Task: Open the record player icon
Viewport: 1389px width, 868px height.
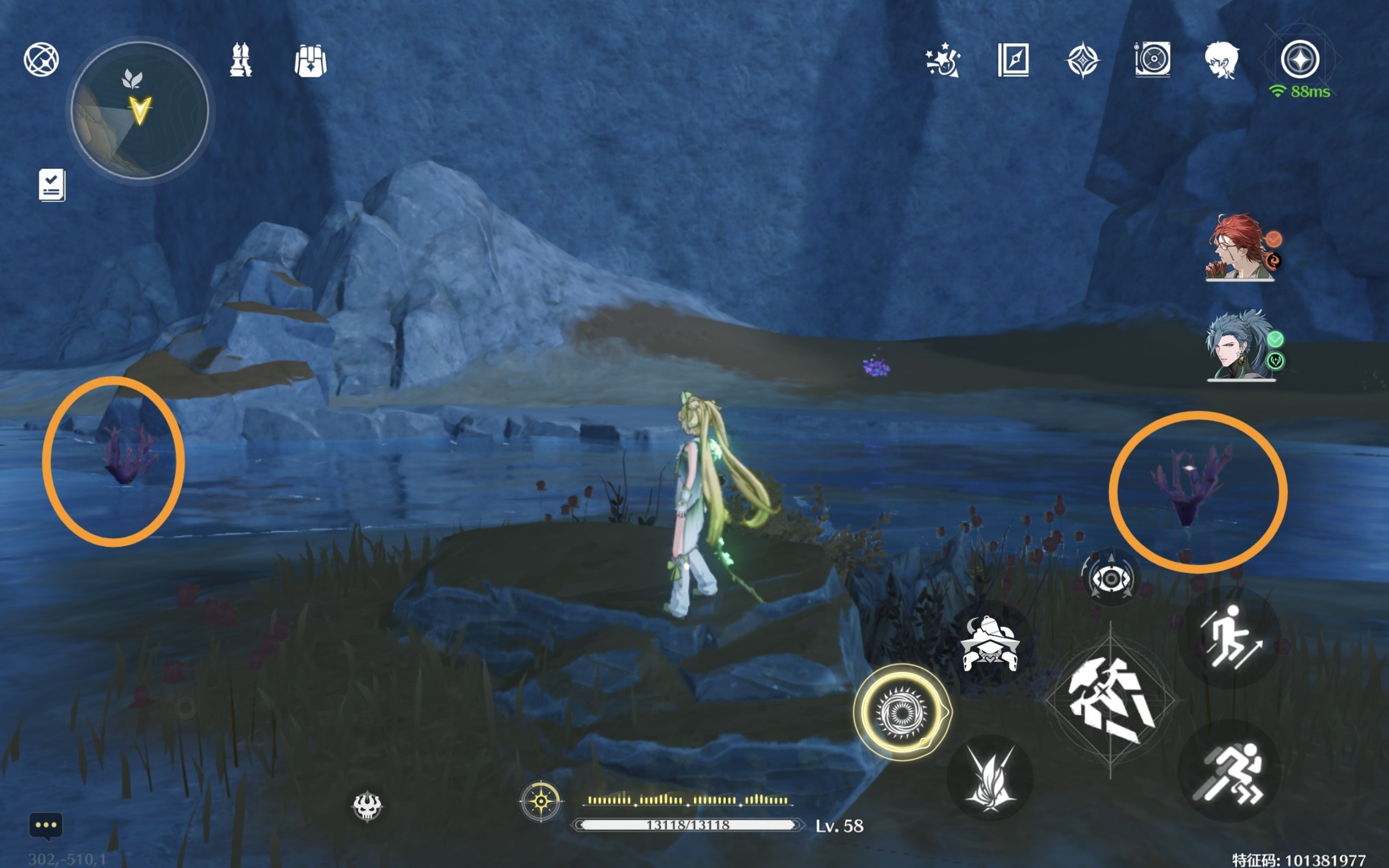Action: point(1152,60)
